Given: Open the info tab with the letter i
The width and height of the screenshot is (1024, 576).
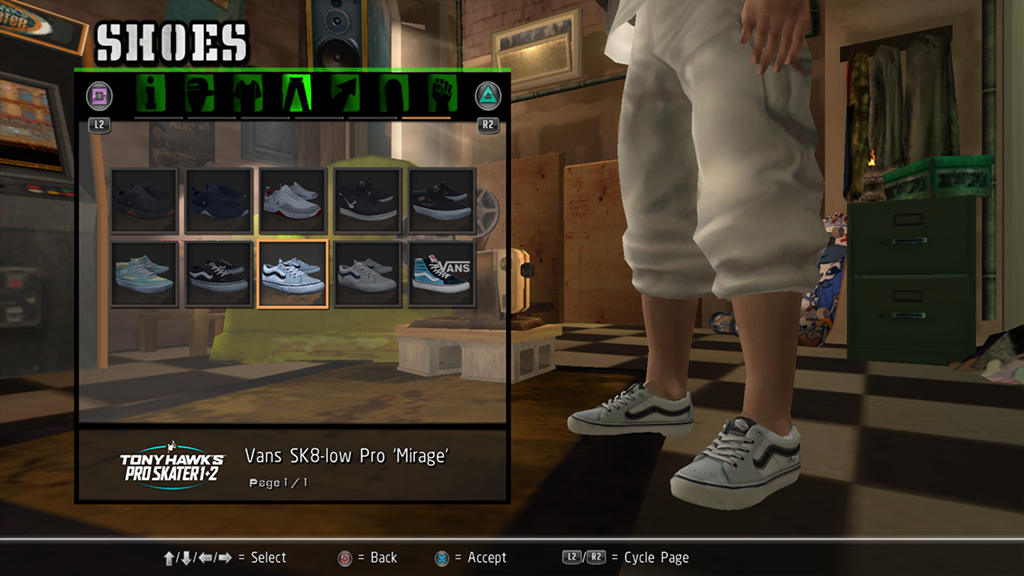Looking at the screenshot, I should 153,94.
